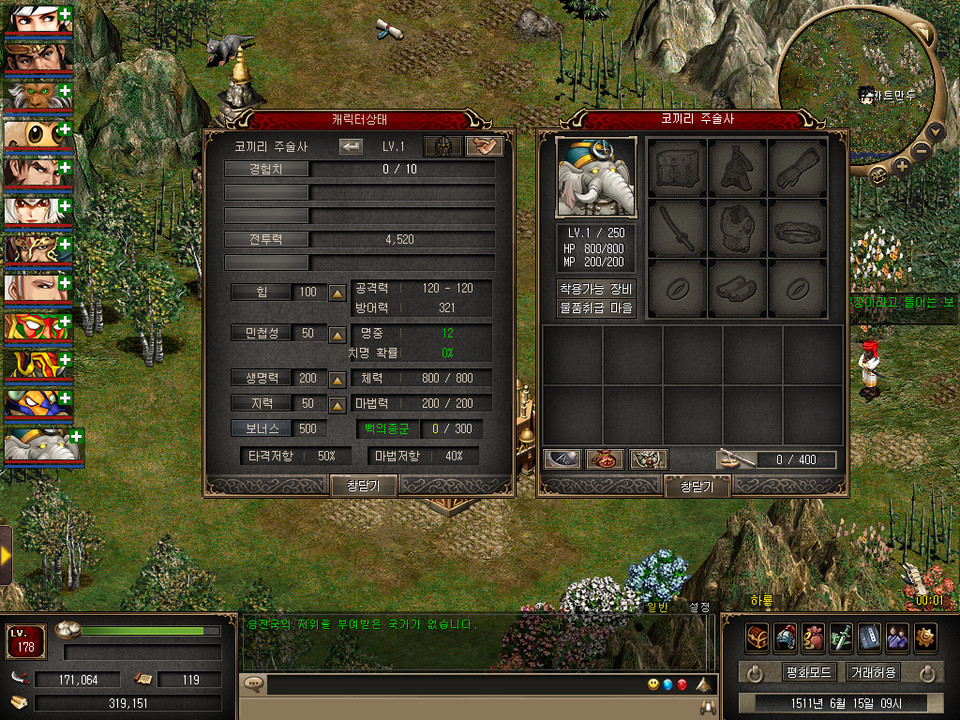The height and width of the screenshot is (720, 960).
Task: Click the 착용가능 장비 button
Action: point(596,288)
